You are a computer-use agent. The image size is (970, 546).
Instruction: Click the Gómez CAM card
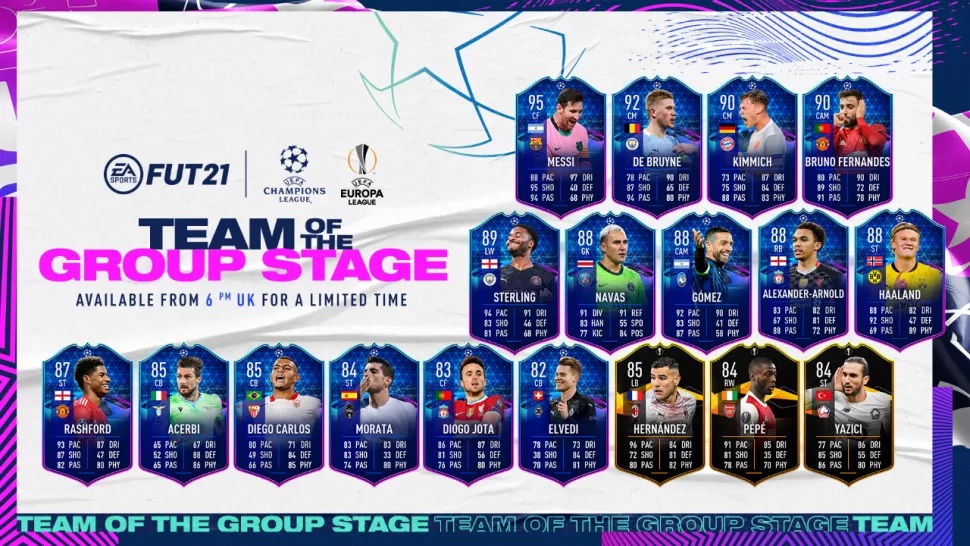click(707, 277)
